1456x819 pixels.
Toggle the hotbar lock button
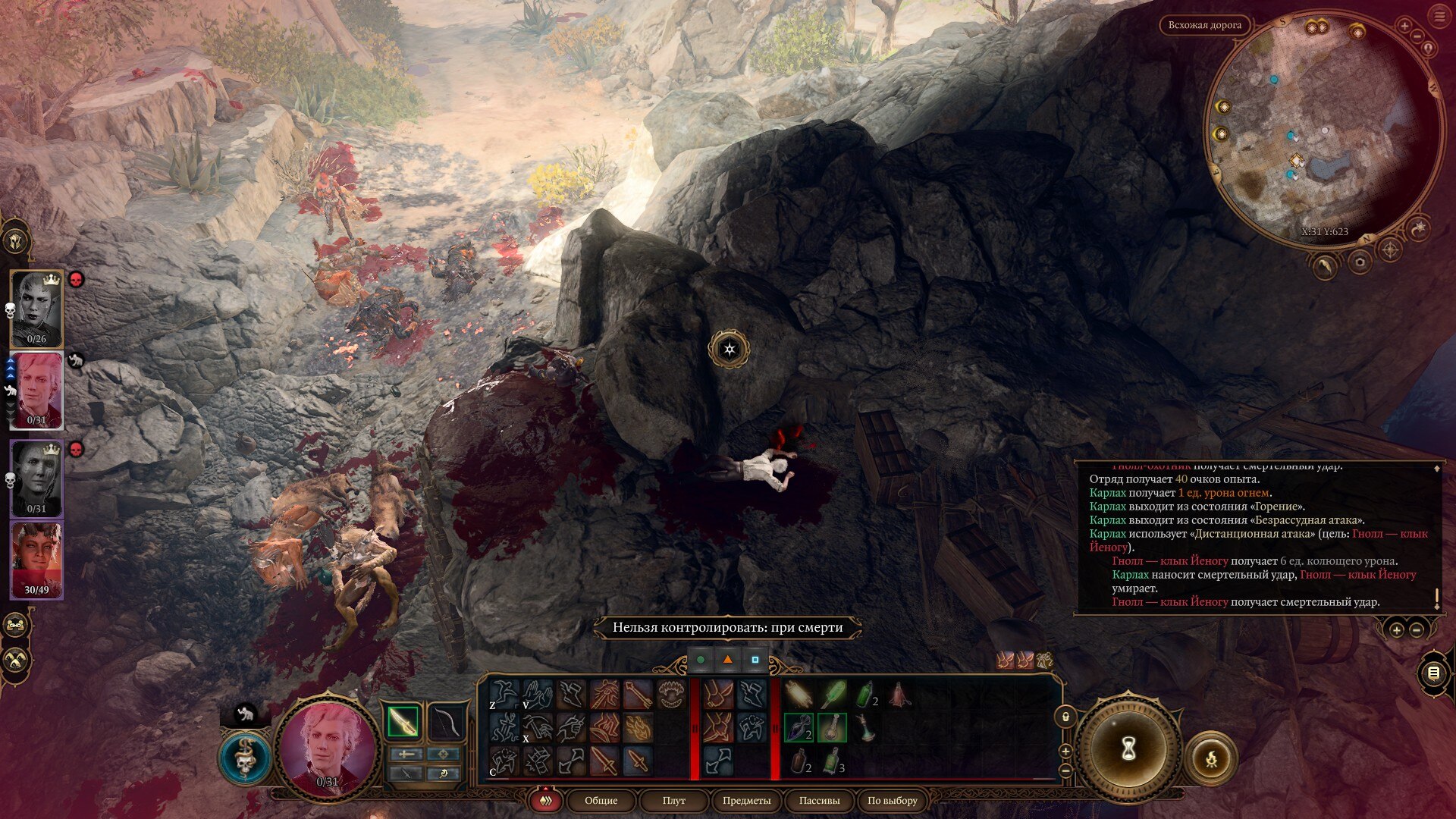point(1065,717)
